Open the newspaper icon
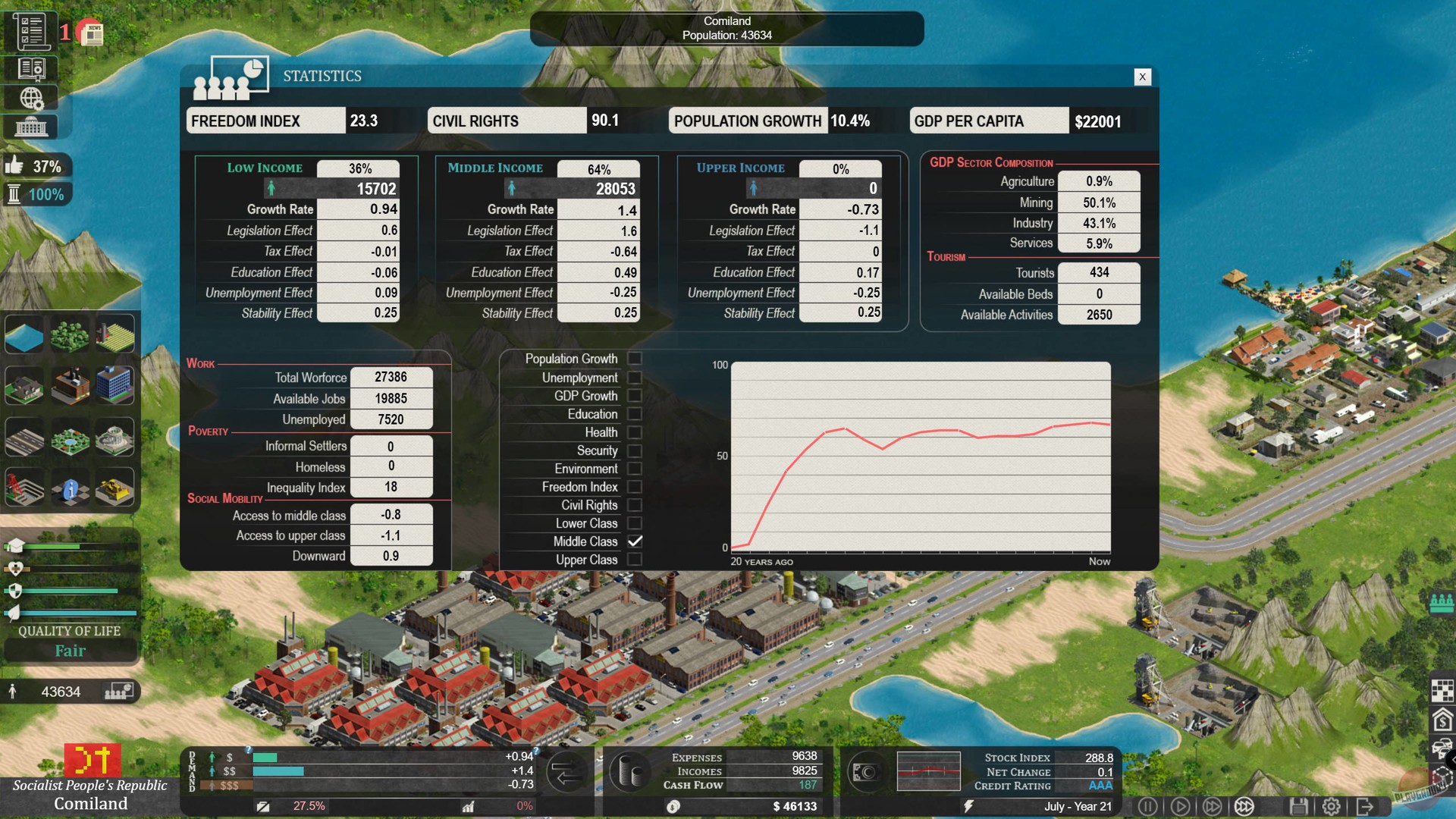Screen dimensions: 1456x819 (x=91, y=33)
